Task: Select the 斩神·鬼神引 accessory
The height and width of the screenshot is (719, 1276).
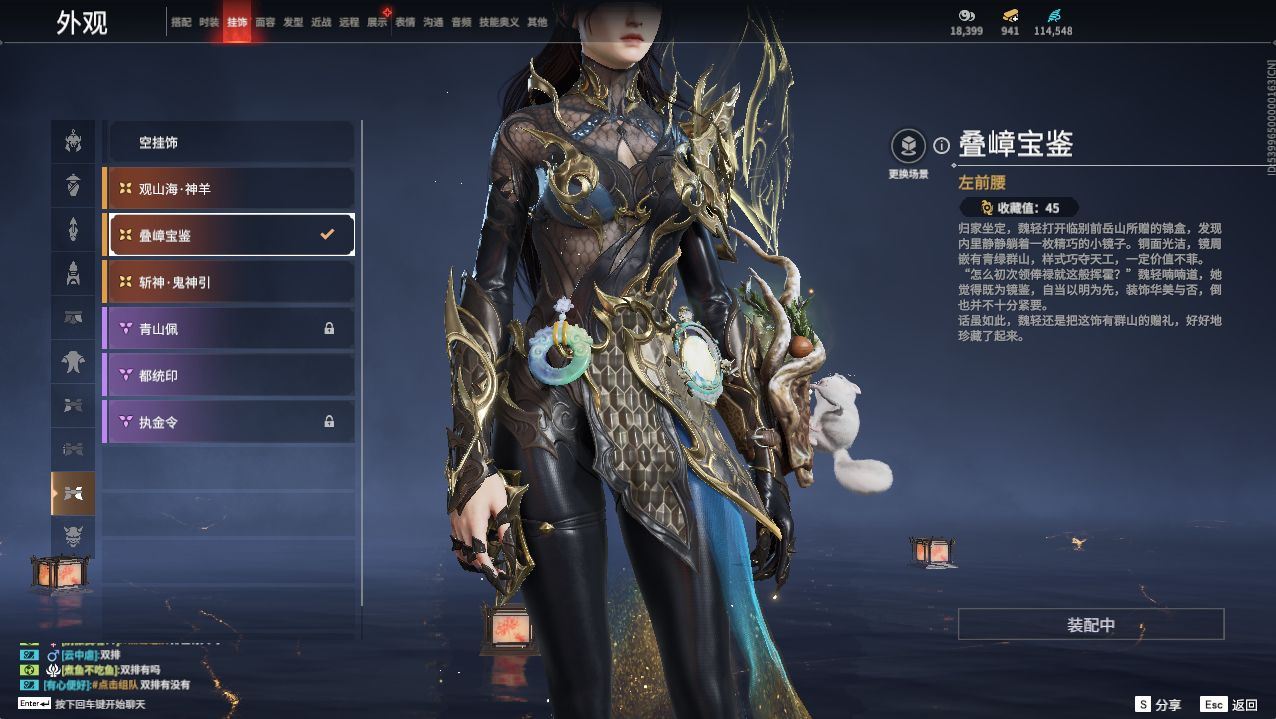Action: click(230, 282)
